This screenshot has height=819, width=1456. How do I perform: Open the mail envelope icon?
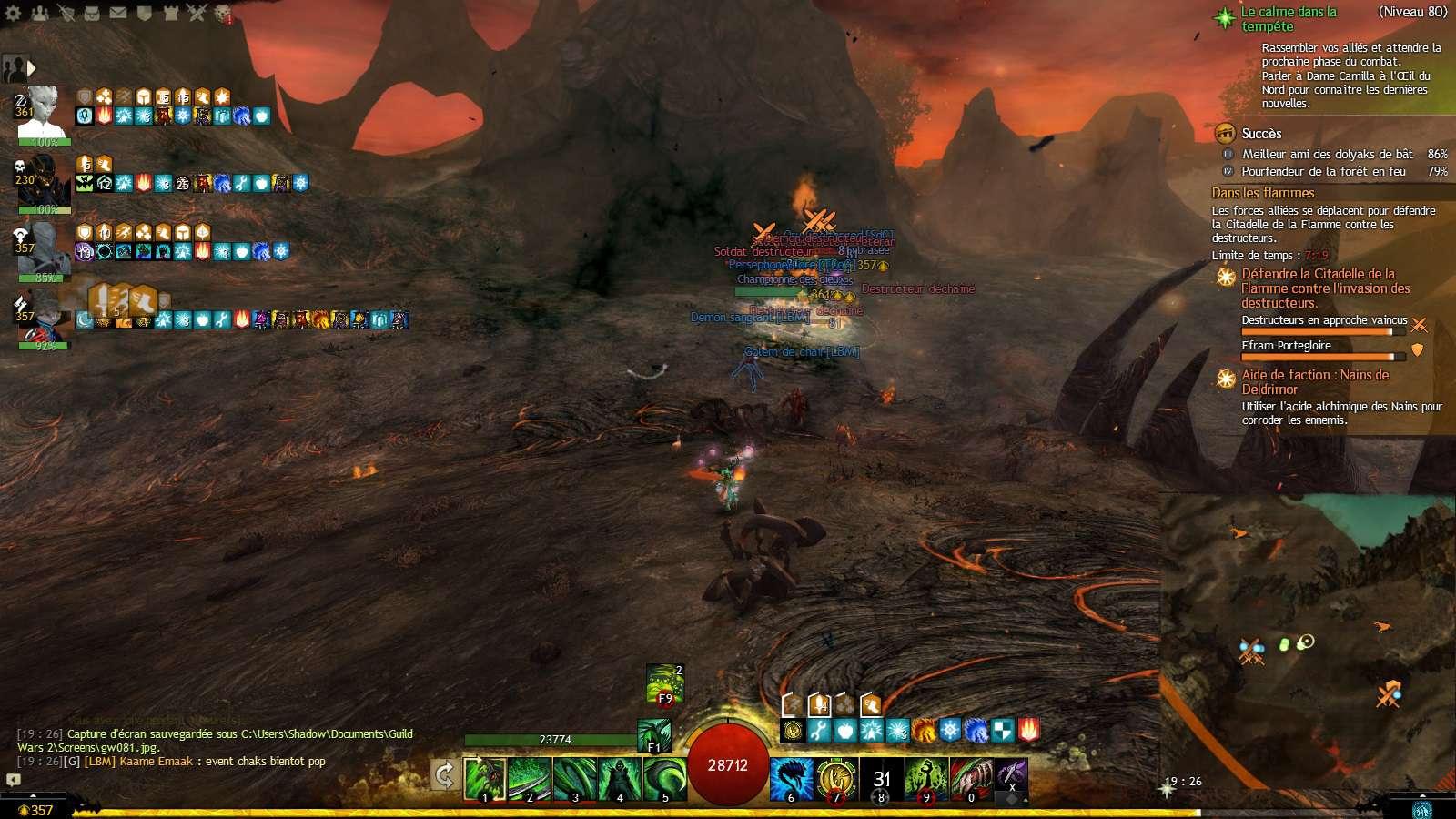pyautogui.click(x=118, y=13)
